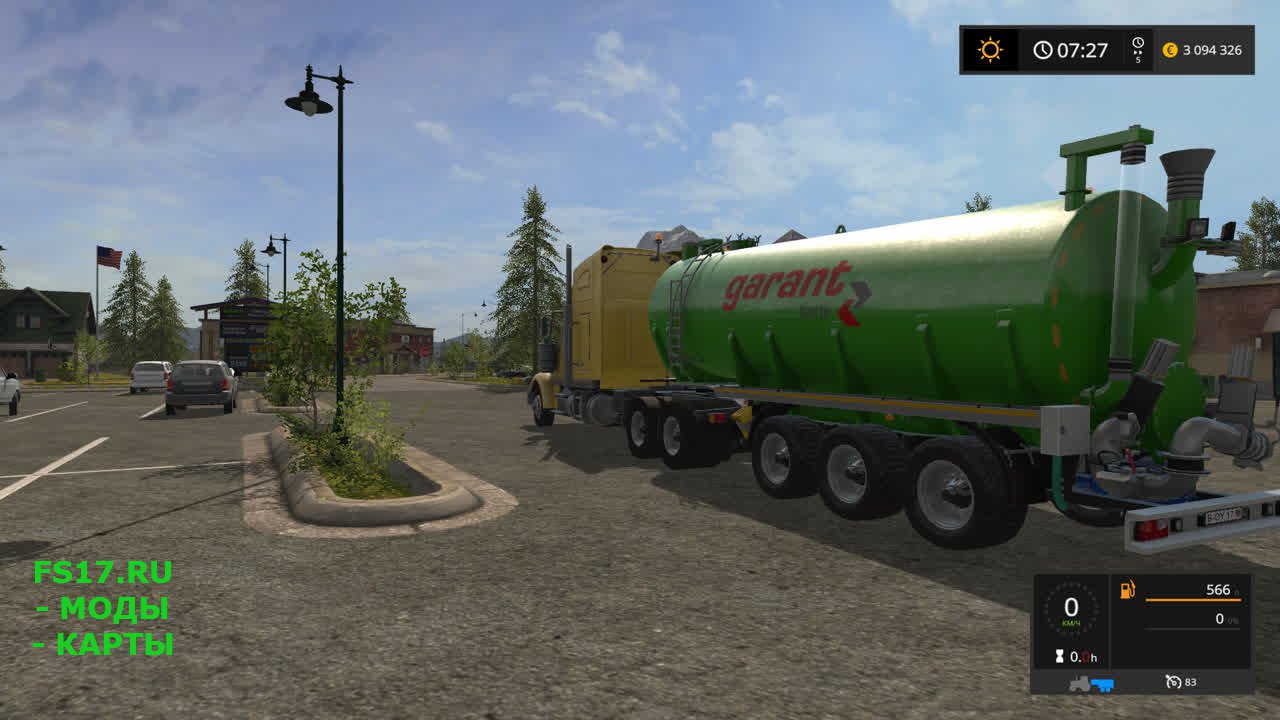Select the hourglass operating-hours icon
1280x720 pixels.
[x=1058, y=657]
